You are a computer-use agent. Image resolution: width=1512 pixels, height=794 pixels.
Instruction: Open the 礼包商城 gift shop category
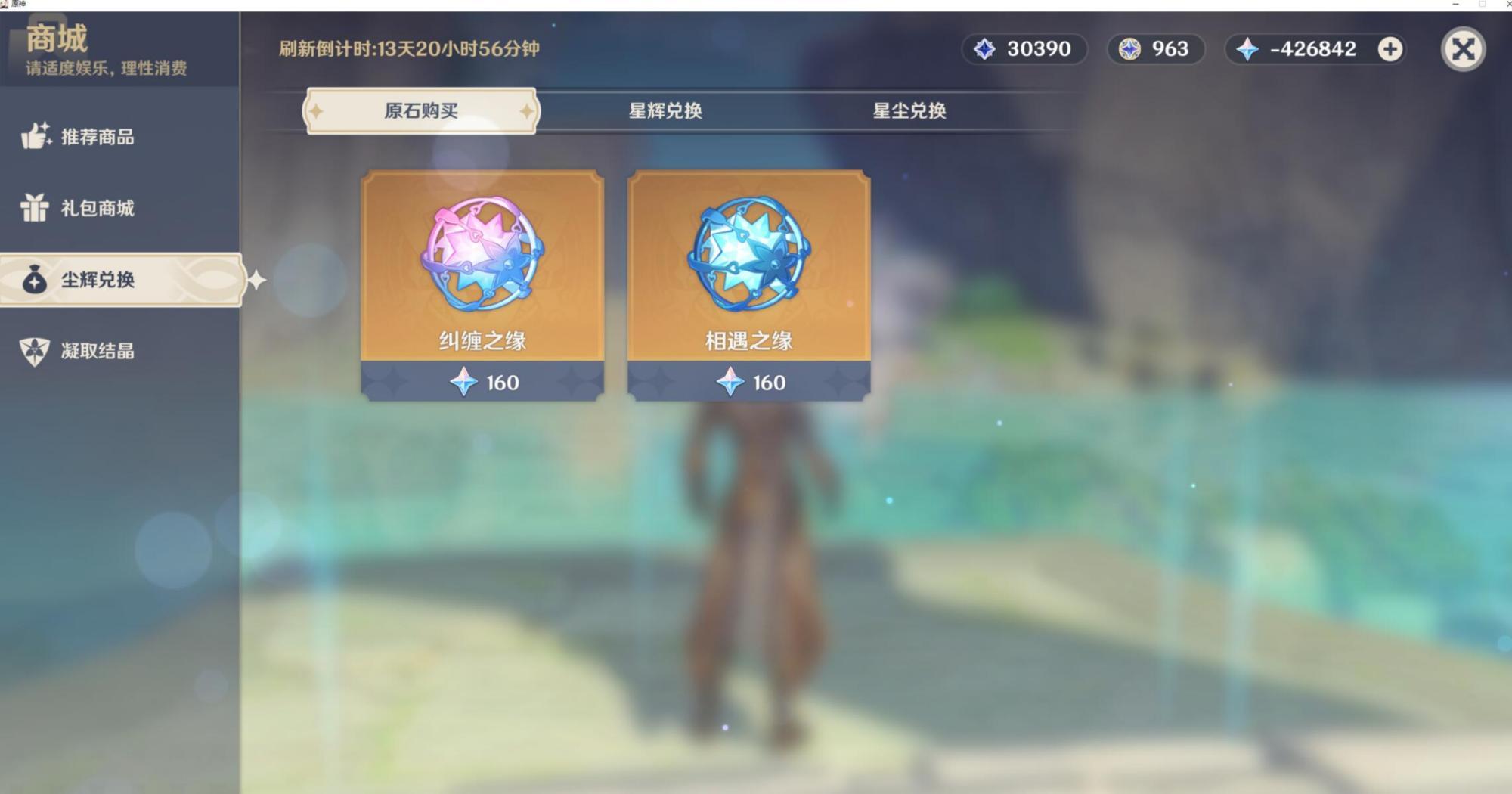(97, 208)
